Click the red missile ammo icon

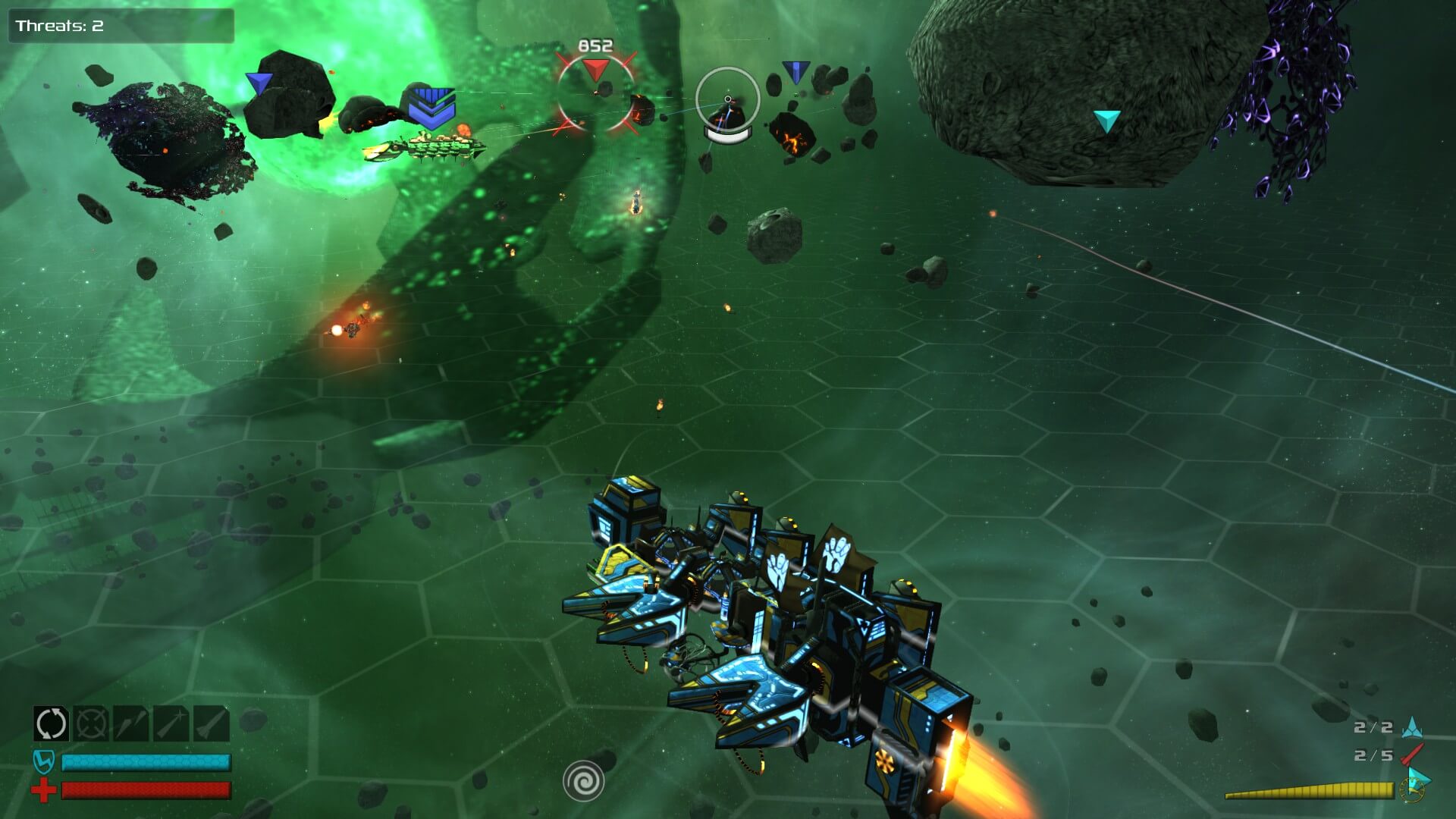(x=1411, y=755)
